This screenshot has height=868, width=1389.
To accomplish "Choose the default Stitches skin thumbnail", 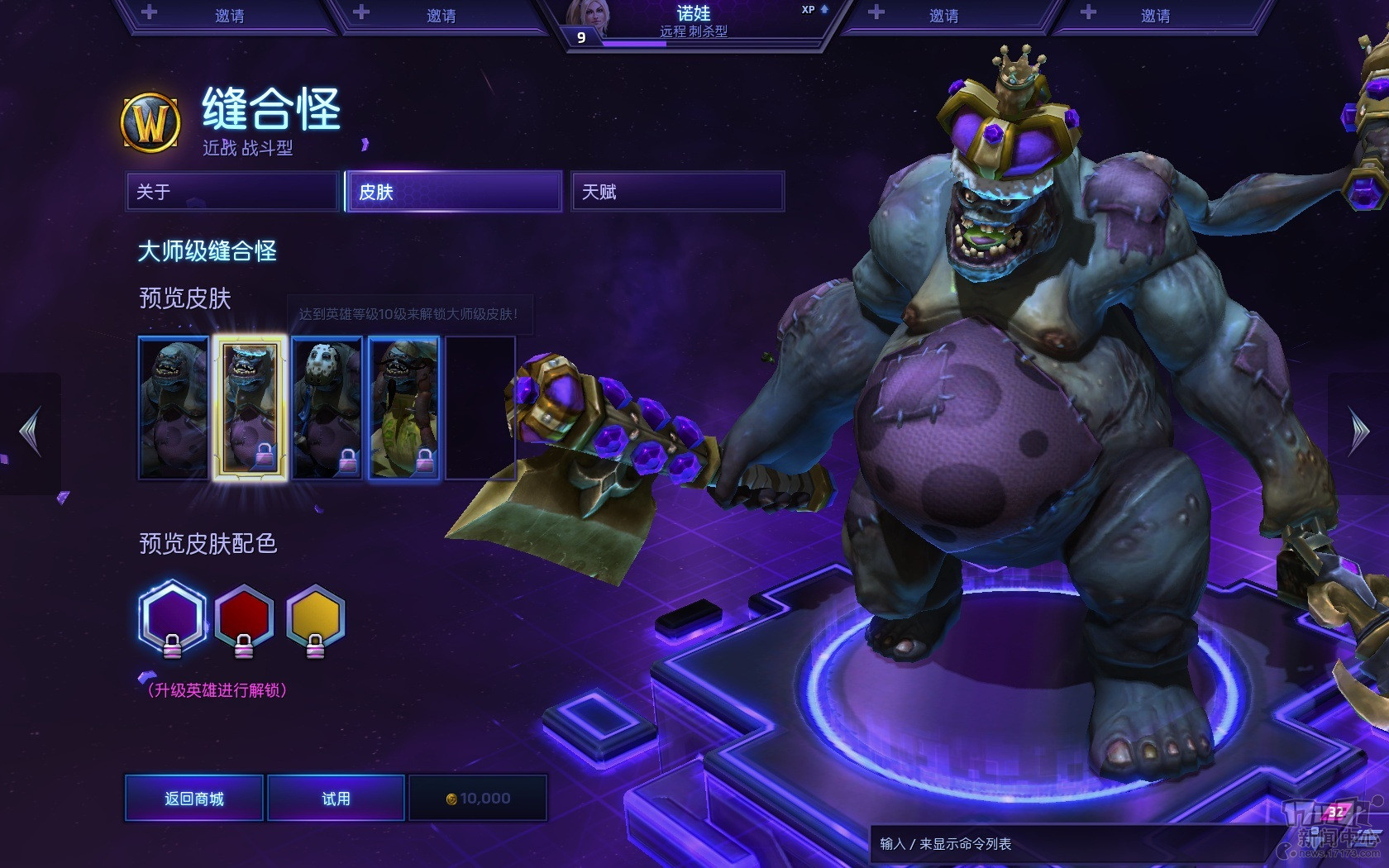I will click(x=174, y=408).
